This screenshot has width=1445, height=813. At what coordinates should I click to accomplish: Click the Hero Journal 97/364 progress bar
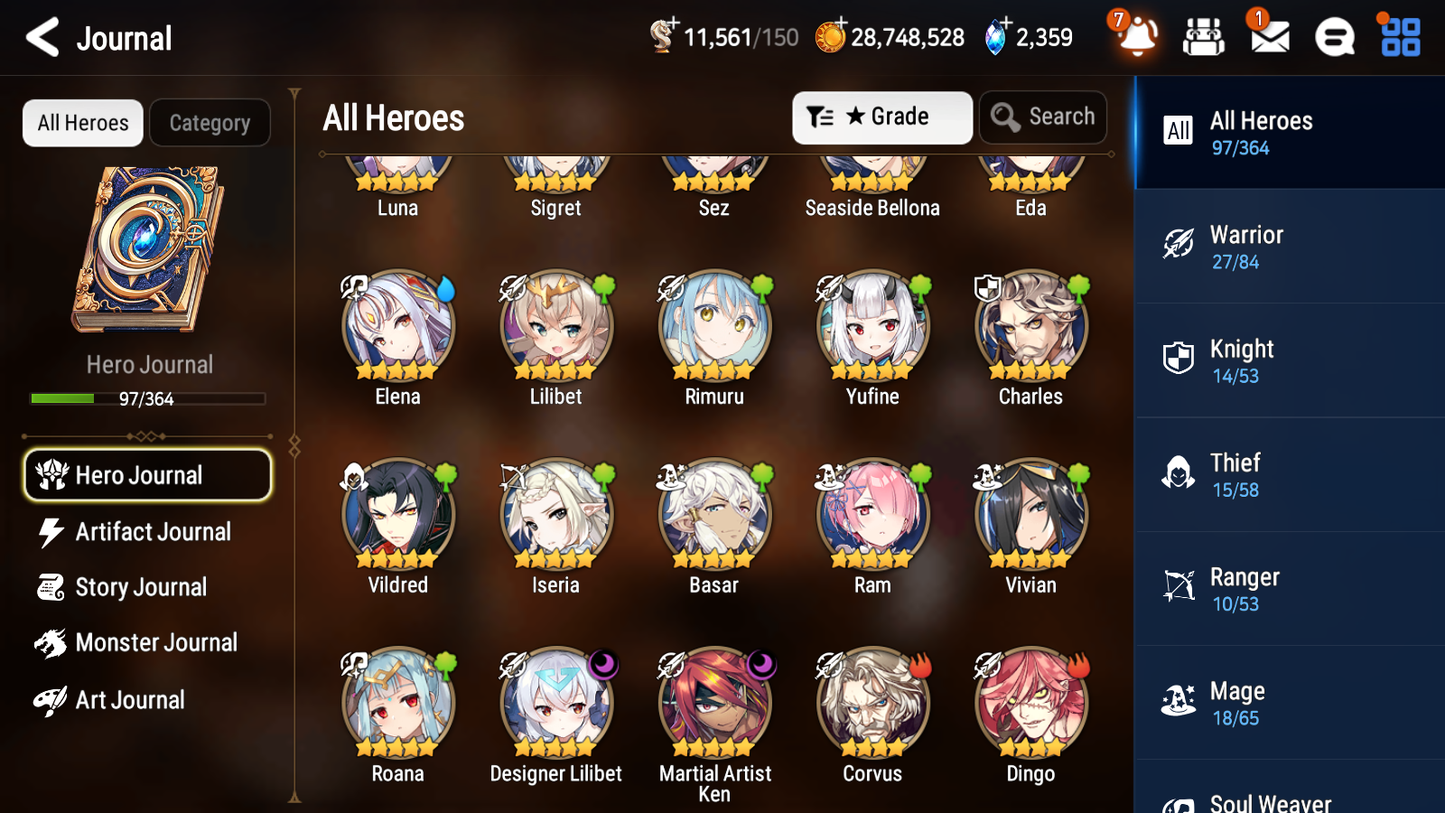click(x=149, y=397)
